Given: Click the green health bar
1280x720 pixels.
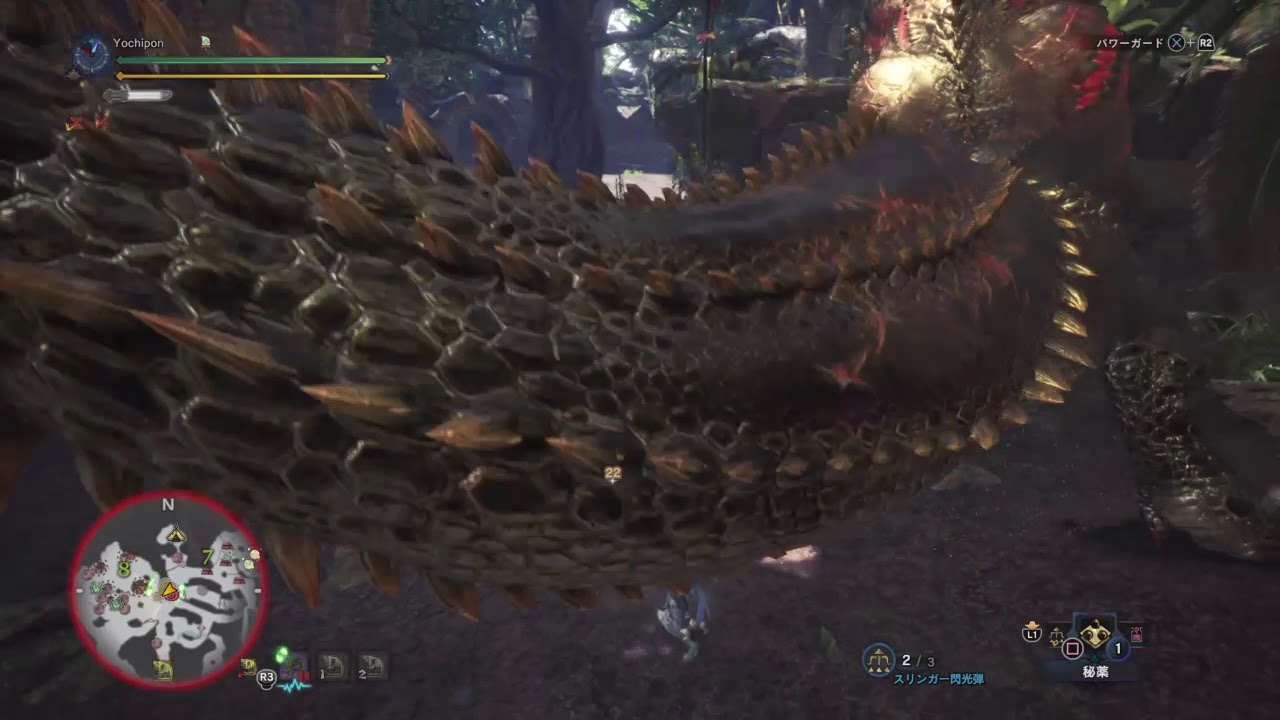Looking at the screenshot, I should point(250,60).
